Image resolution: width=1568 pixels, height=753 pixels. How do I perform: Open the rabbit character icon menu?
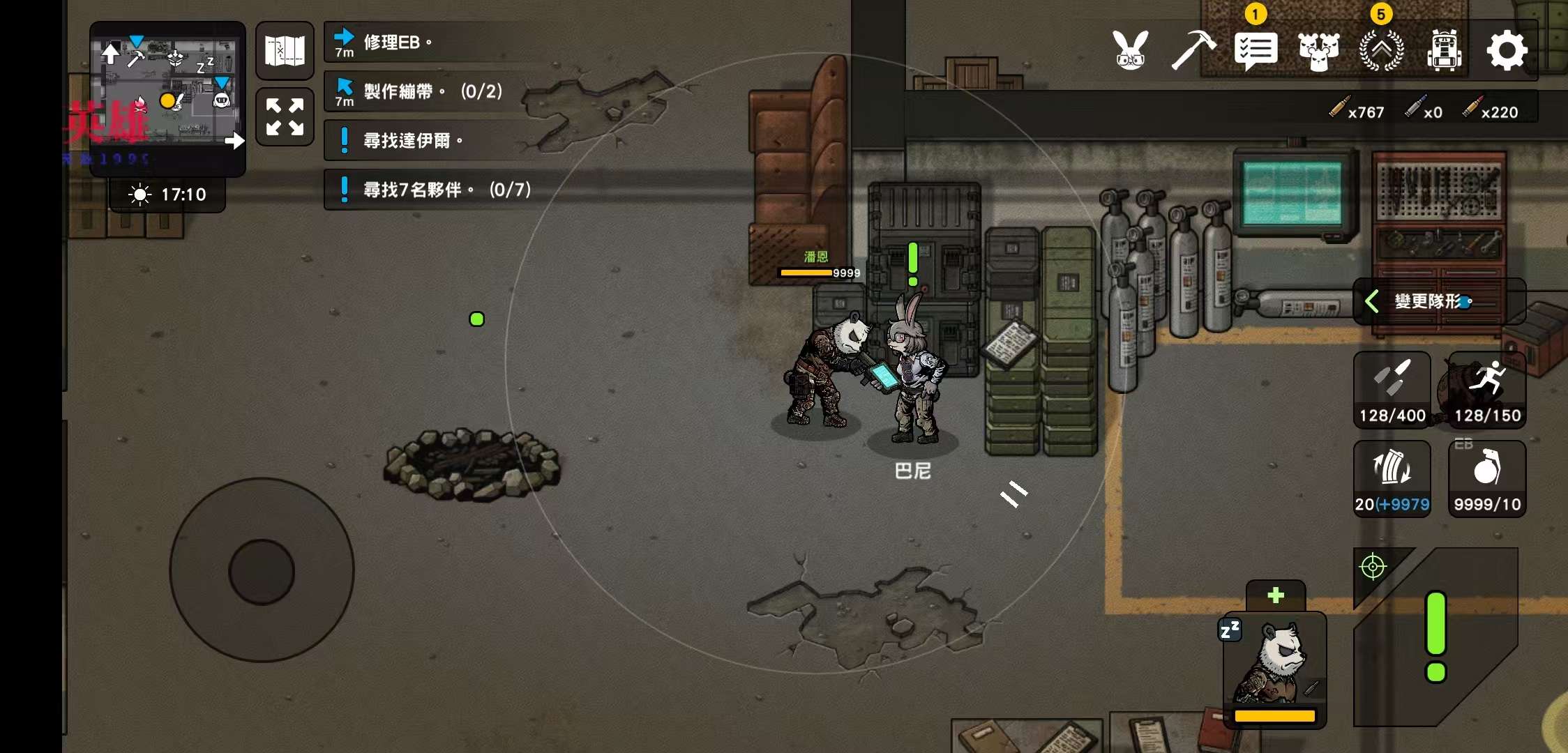(1131, 50)
